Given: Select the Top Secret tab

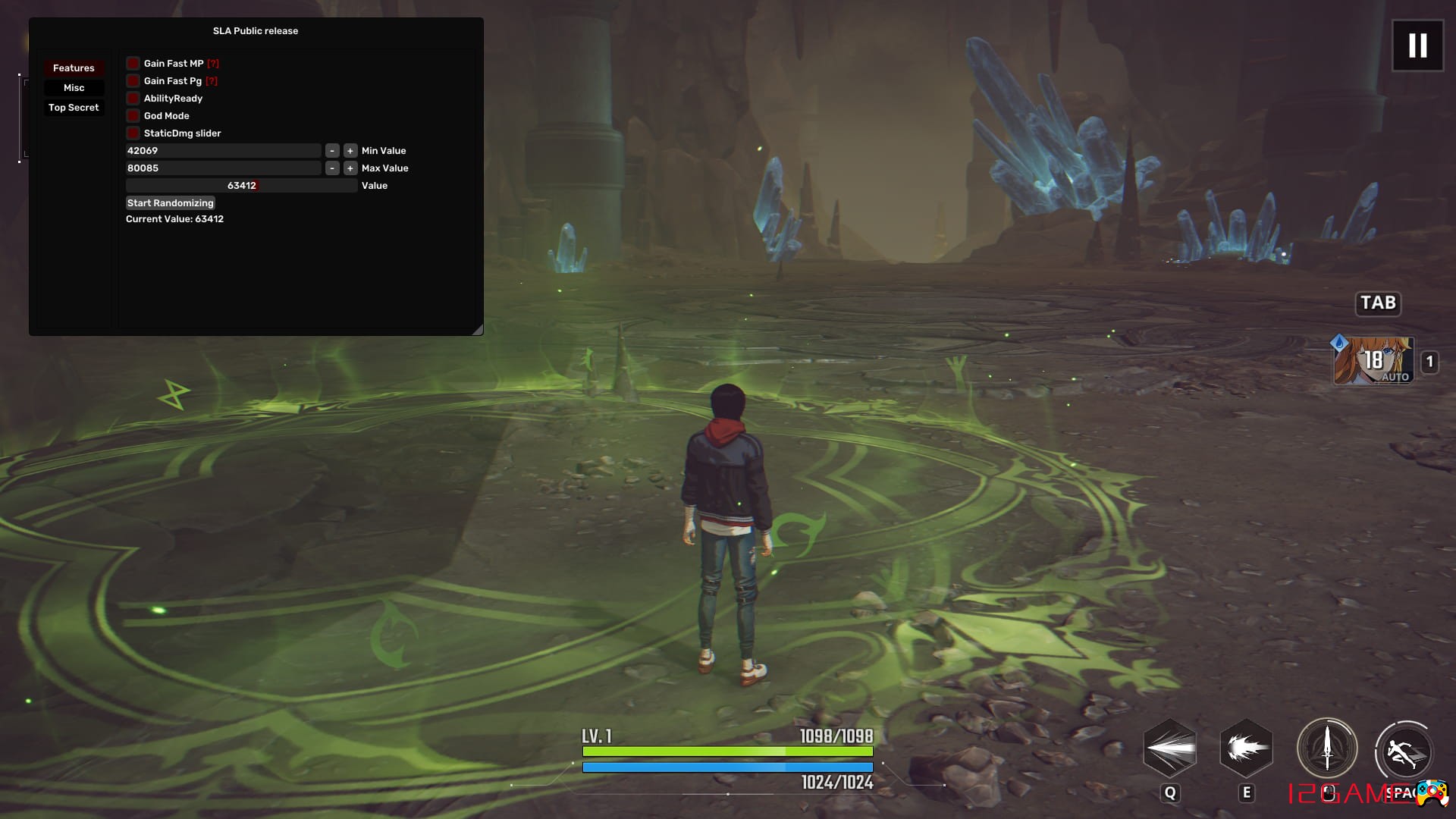Looking at the screenshot, I should point(74,108).
